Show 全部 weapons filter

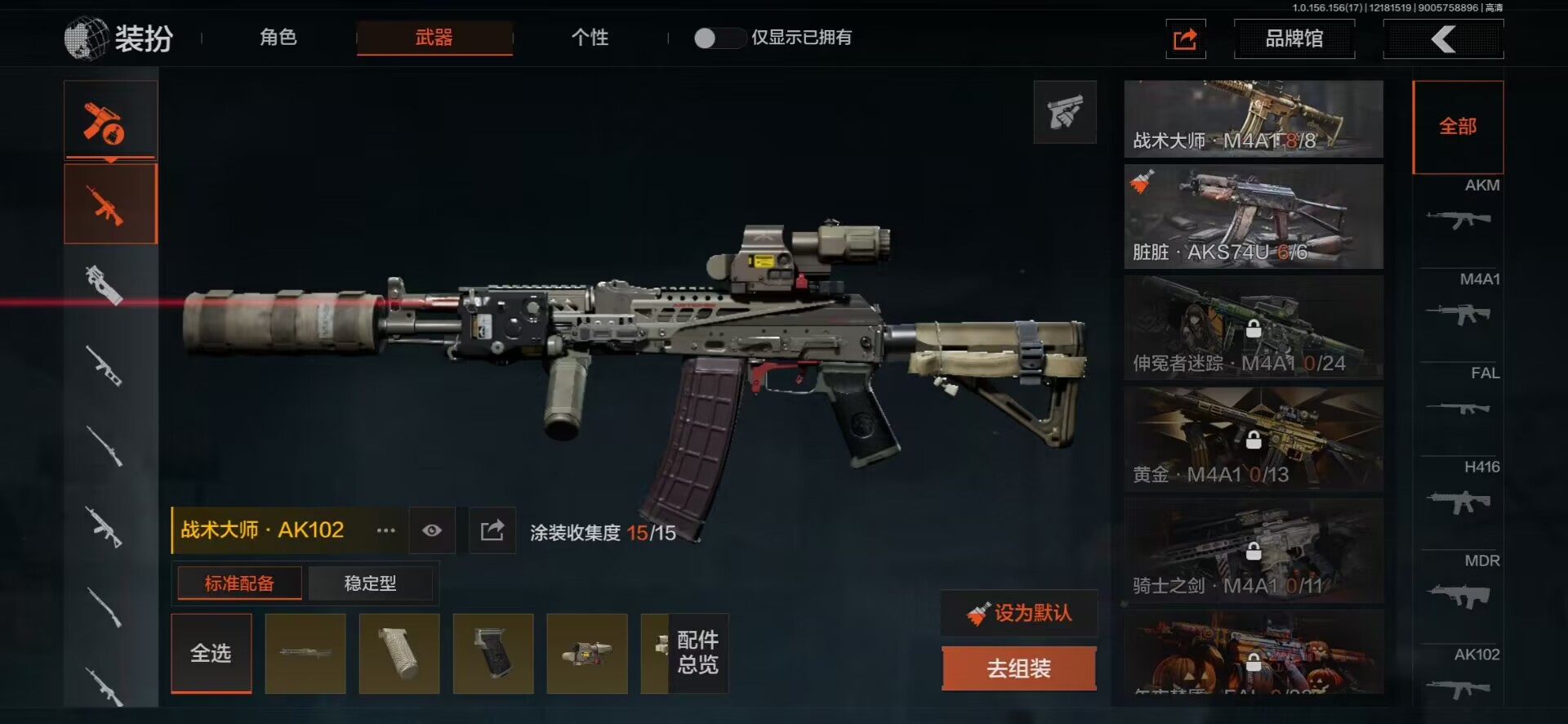[x=1458, y=127]
